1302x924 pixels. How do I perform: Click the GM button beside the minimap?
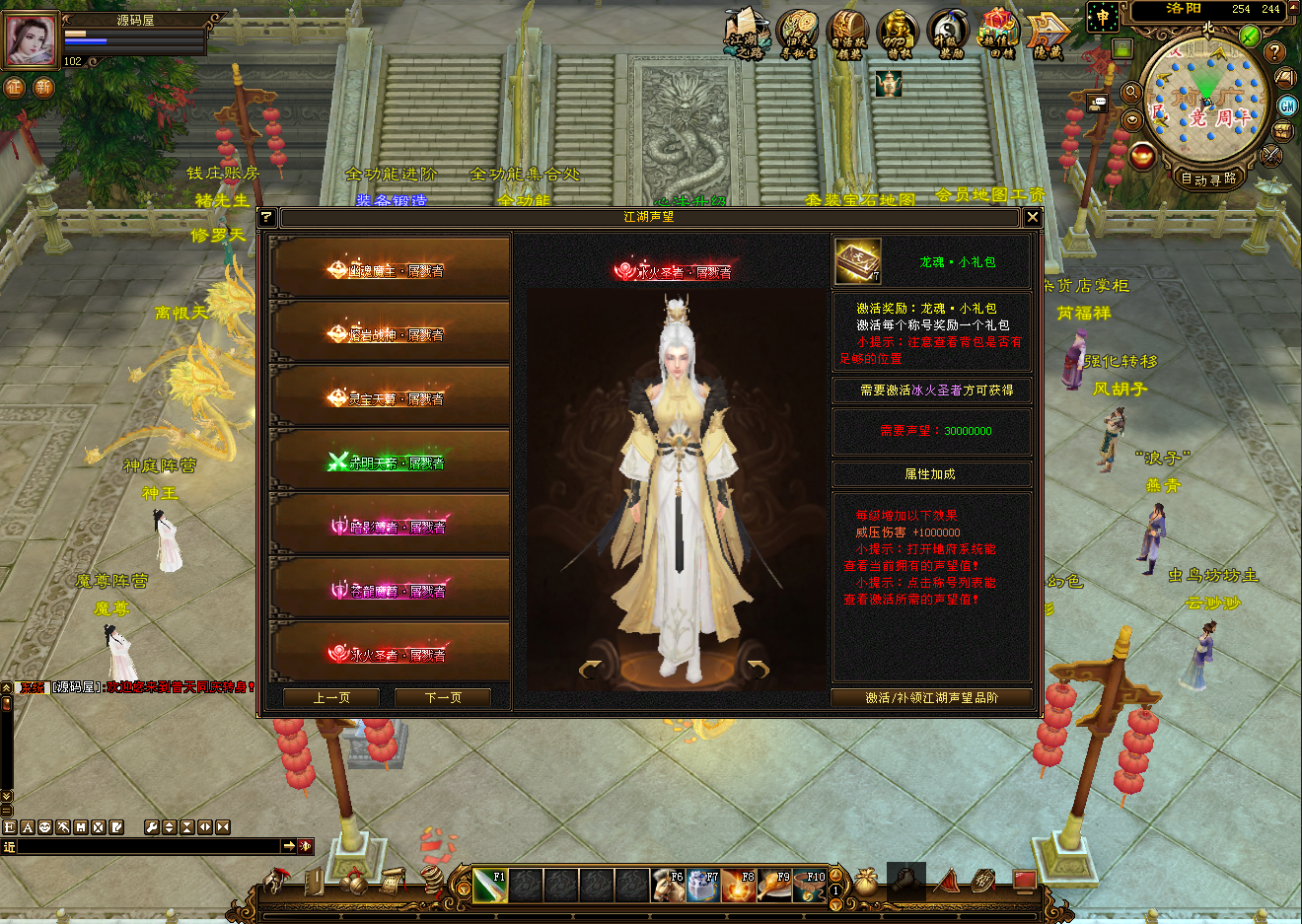[x=1287, y=105]
